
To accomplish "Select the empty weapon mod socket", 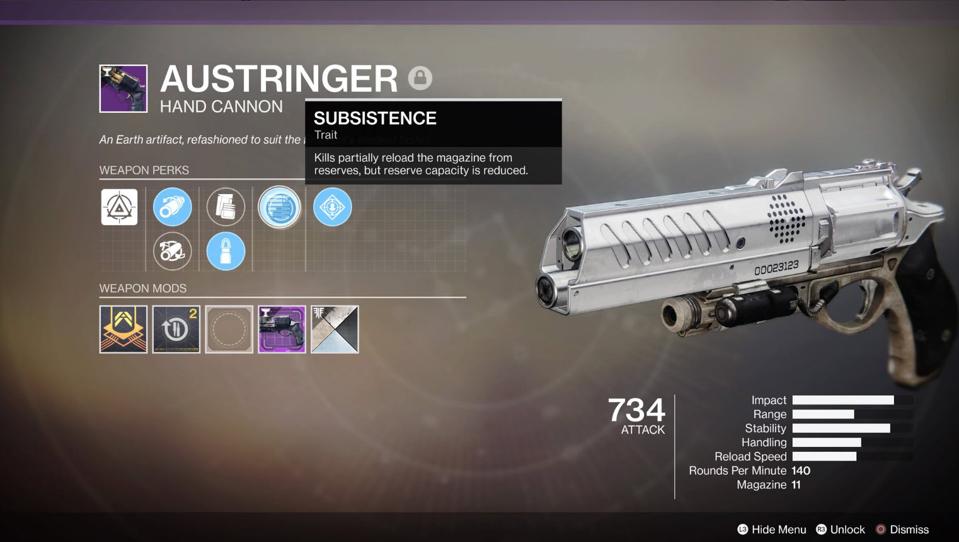I will pyautogui.click(x=229, y=329).
